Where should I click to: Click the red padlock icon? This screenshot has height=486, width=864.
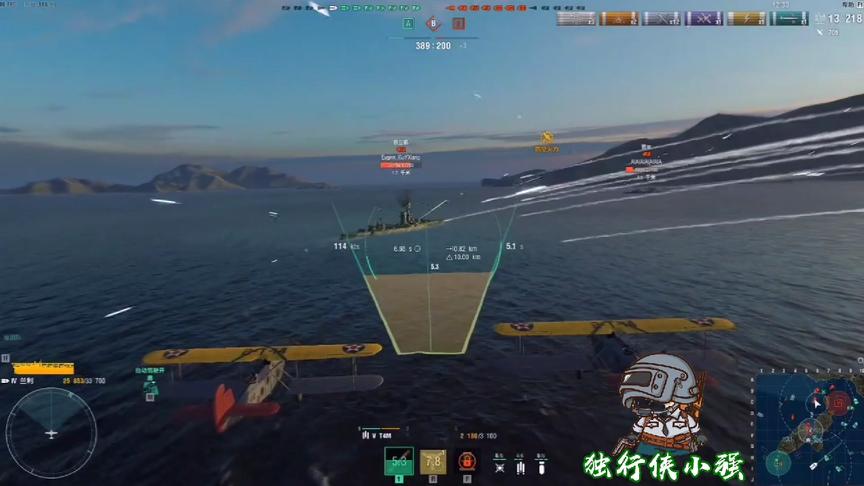[x=466, y=461]
